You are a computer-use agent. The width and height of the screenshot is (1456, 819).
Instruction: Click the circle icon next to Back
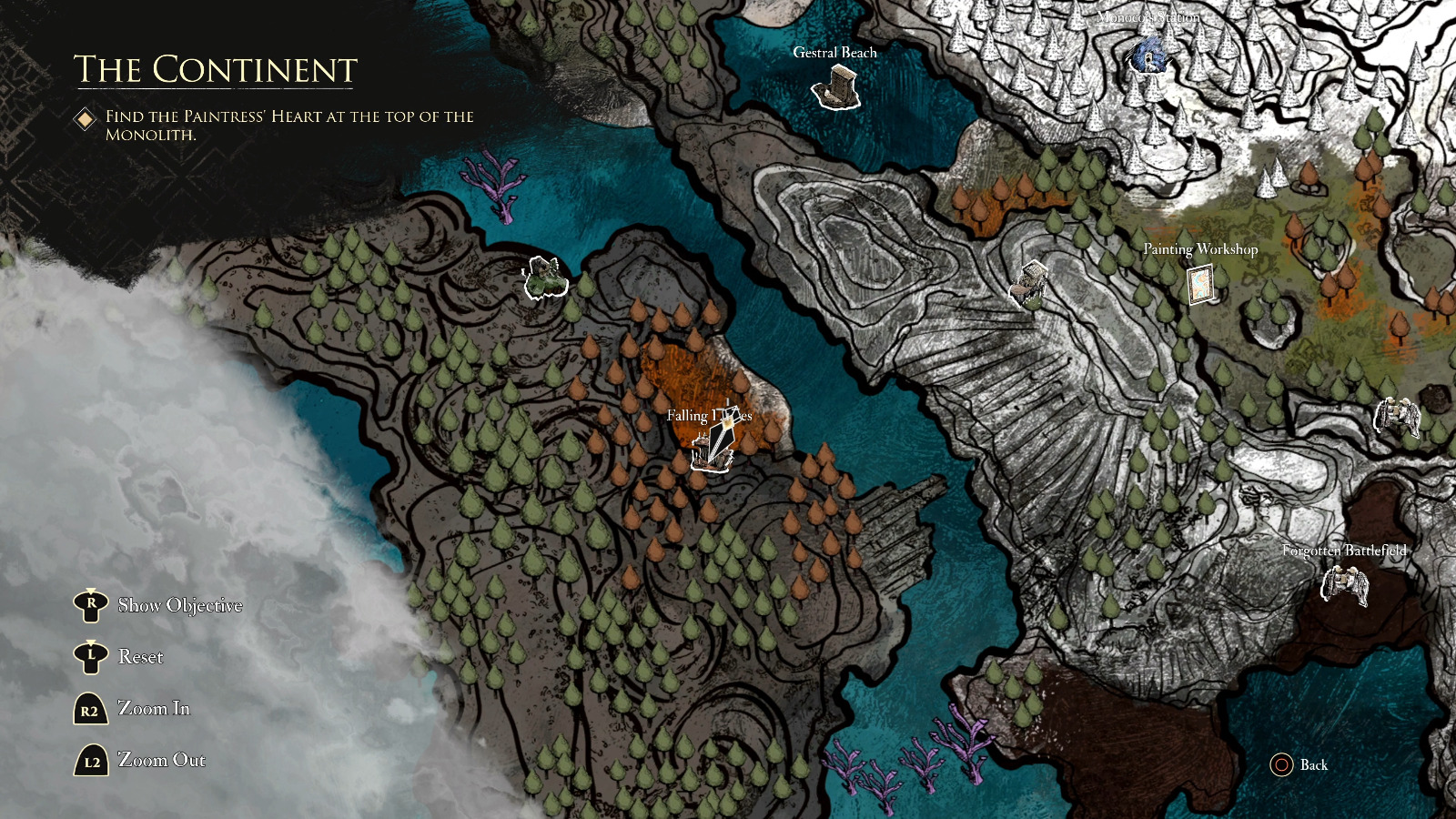(1282, 765)
